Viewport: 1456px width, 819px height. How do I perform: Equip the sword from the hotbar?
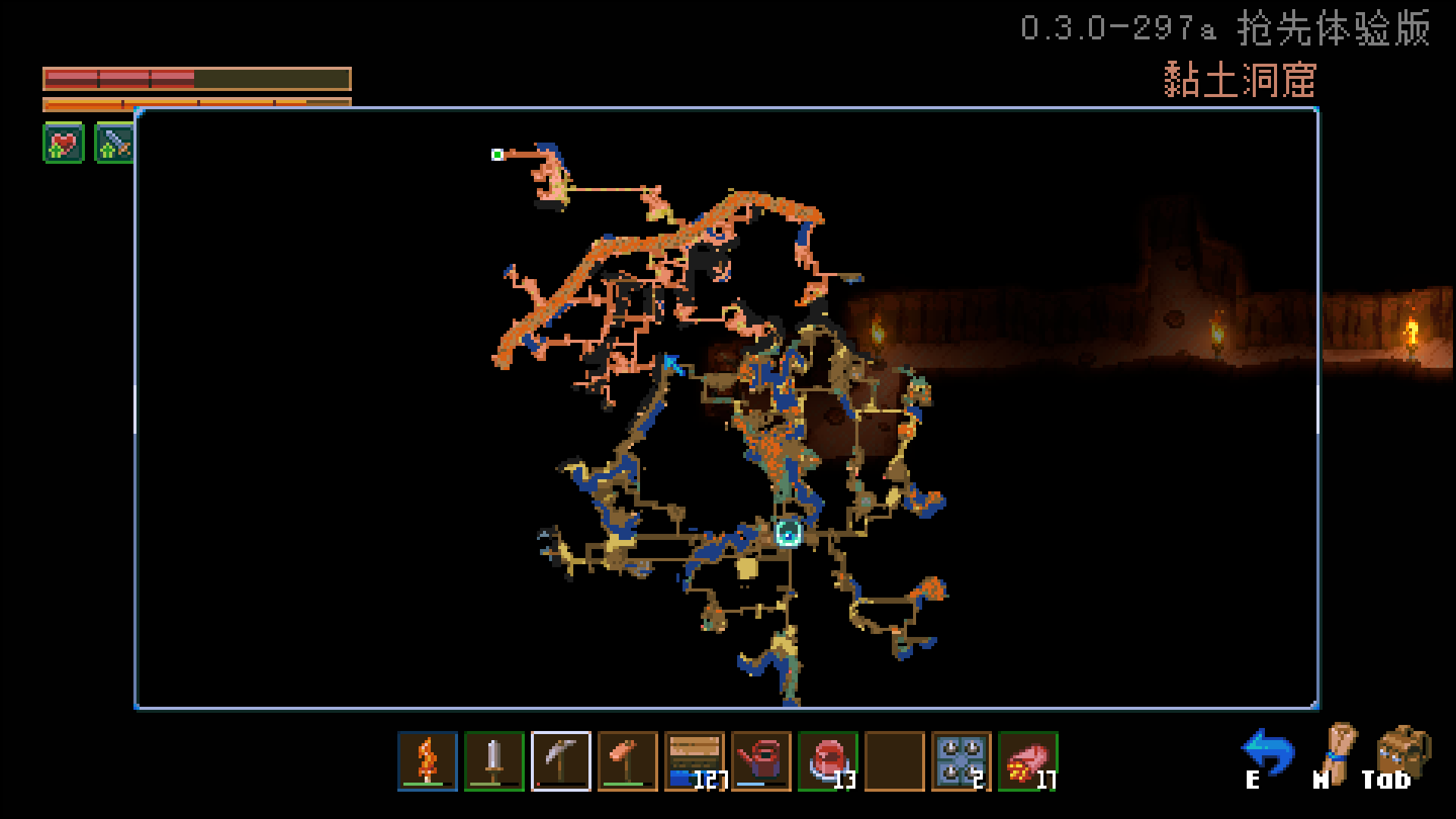tap(494, 761)
